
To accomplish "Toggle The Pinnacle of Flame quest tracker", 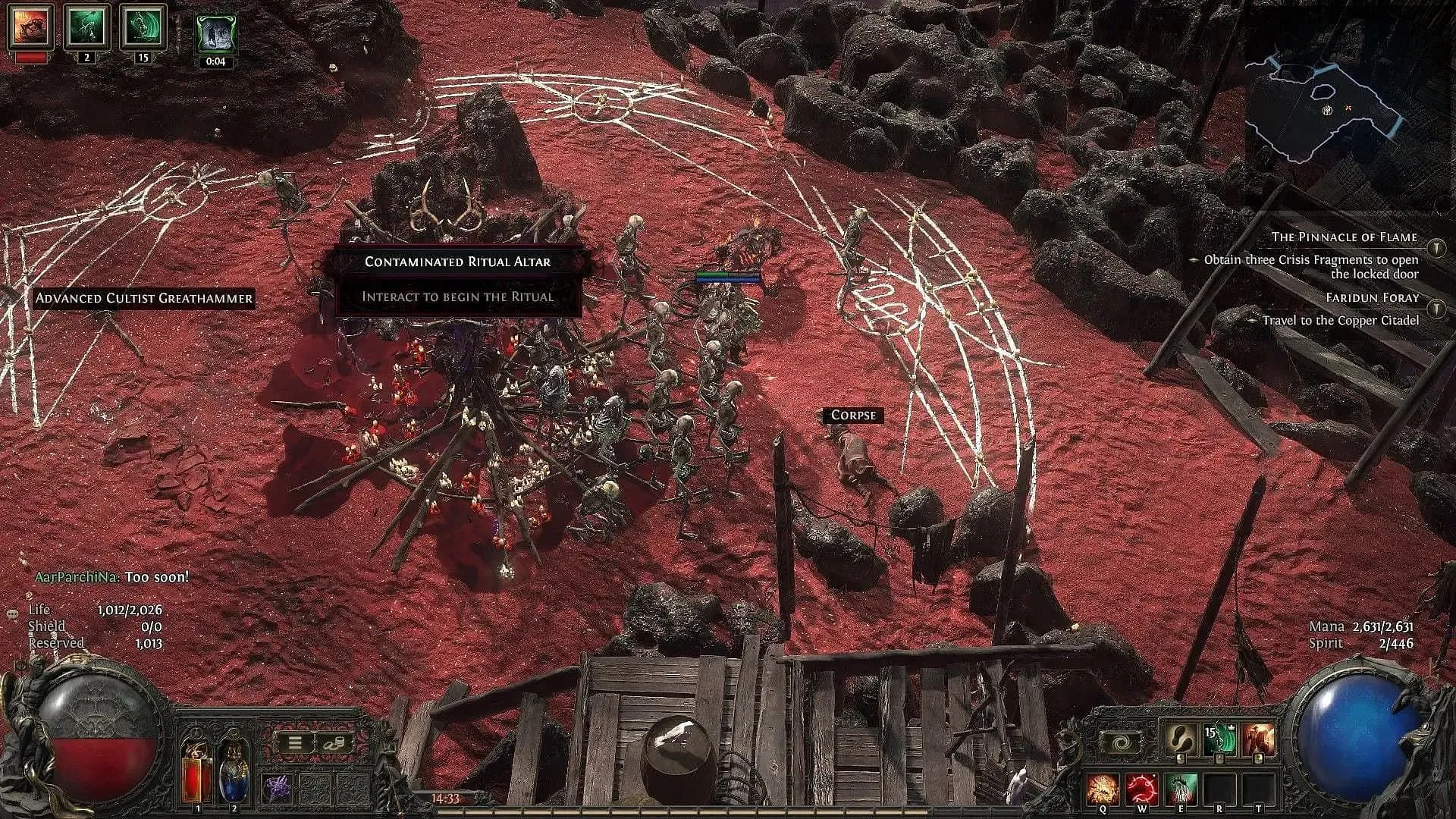I will pos(1436,247).
